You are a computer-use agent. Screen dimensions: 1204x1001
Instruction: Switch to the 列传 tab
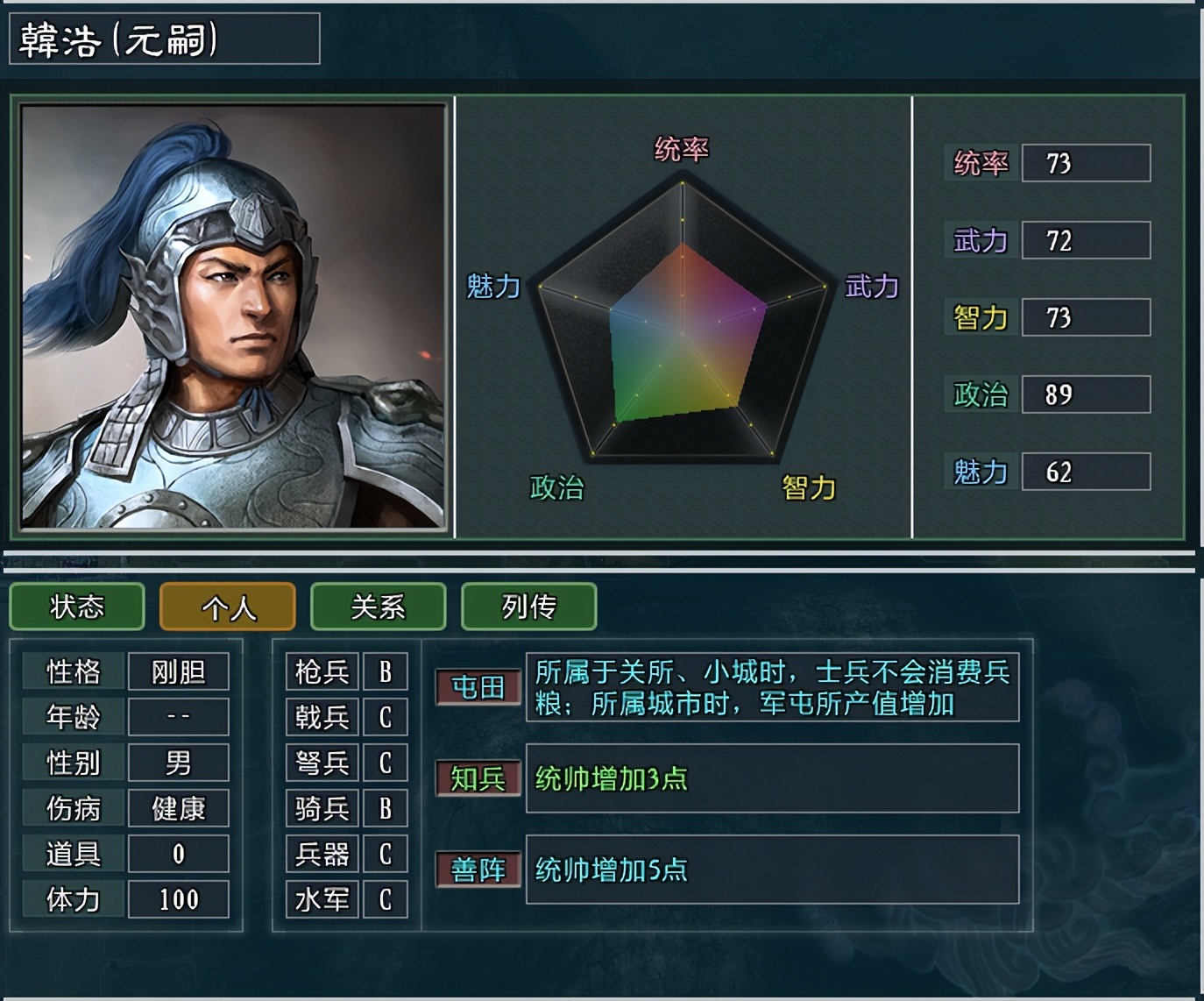point(528,607)
